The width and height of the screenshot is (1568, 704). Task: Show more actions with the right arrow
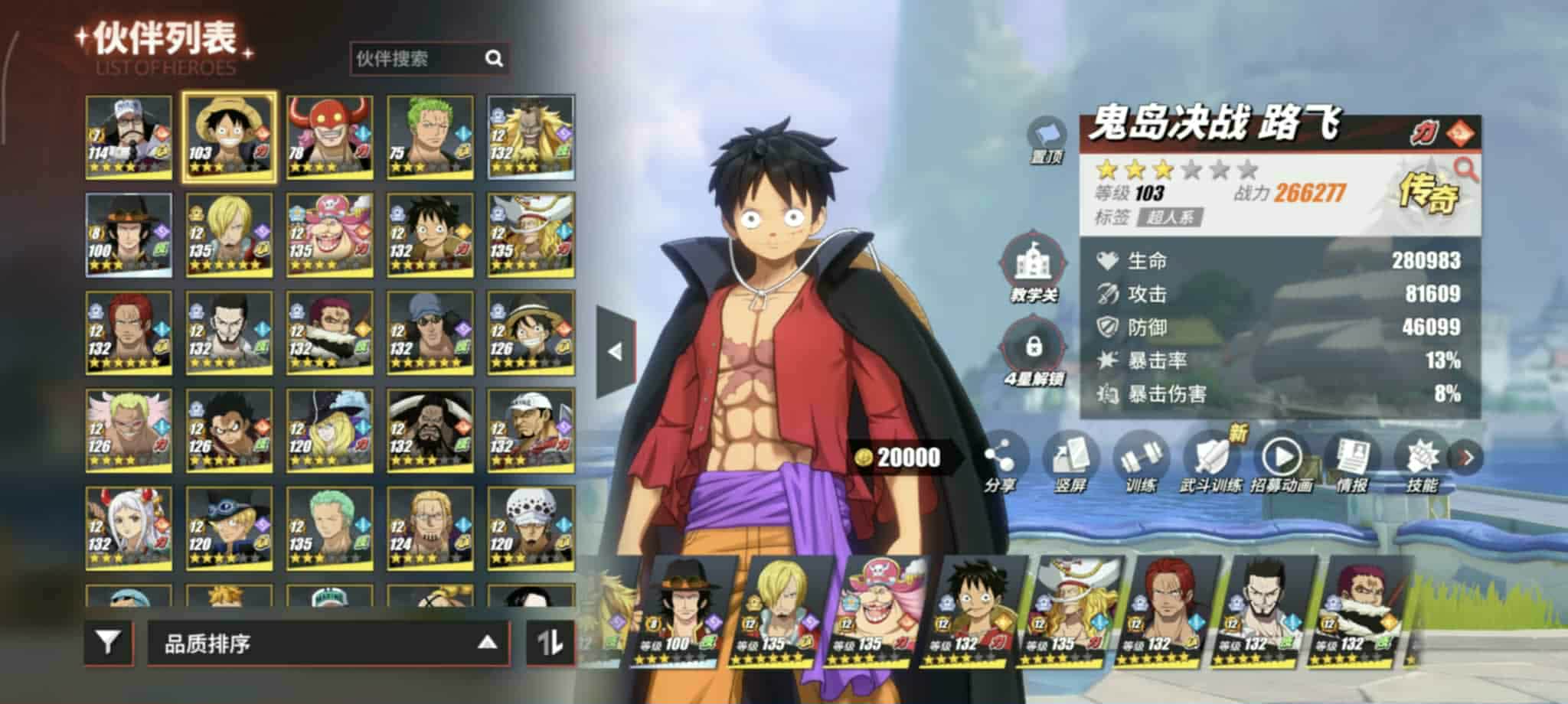pos(1467,458)
